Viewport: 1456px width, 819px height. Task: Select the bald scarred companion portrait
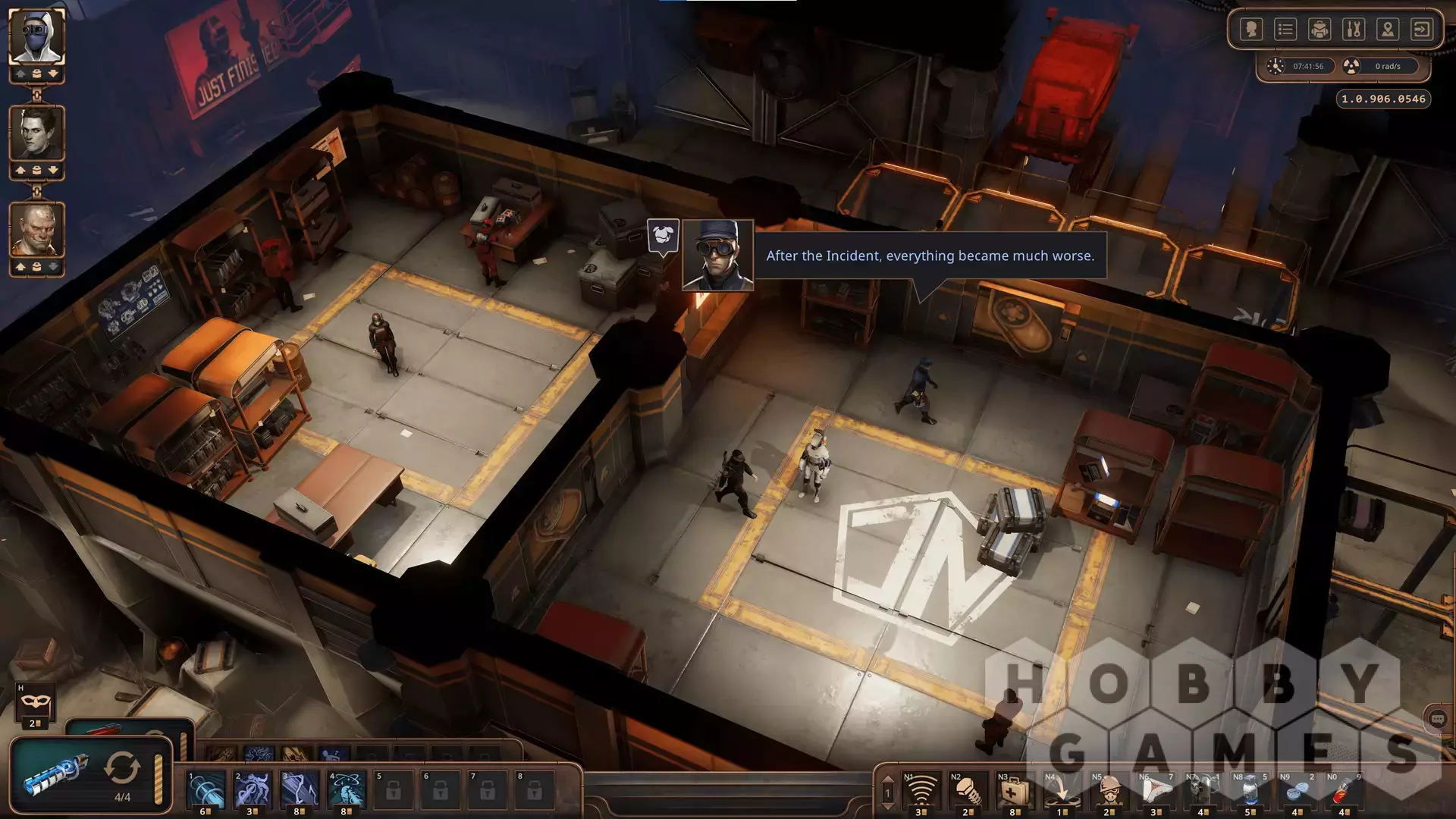[36, 229]
